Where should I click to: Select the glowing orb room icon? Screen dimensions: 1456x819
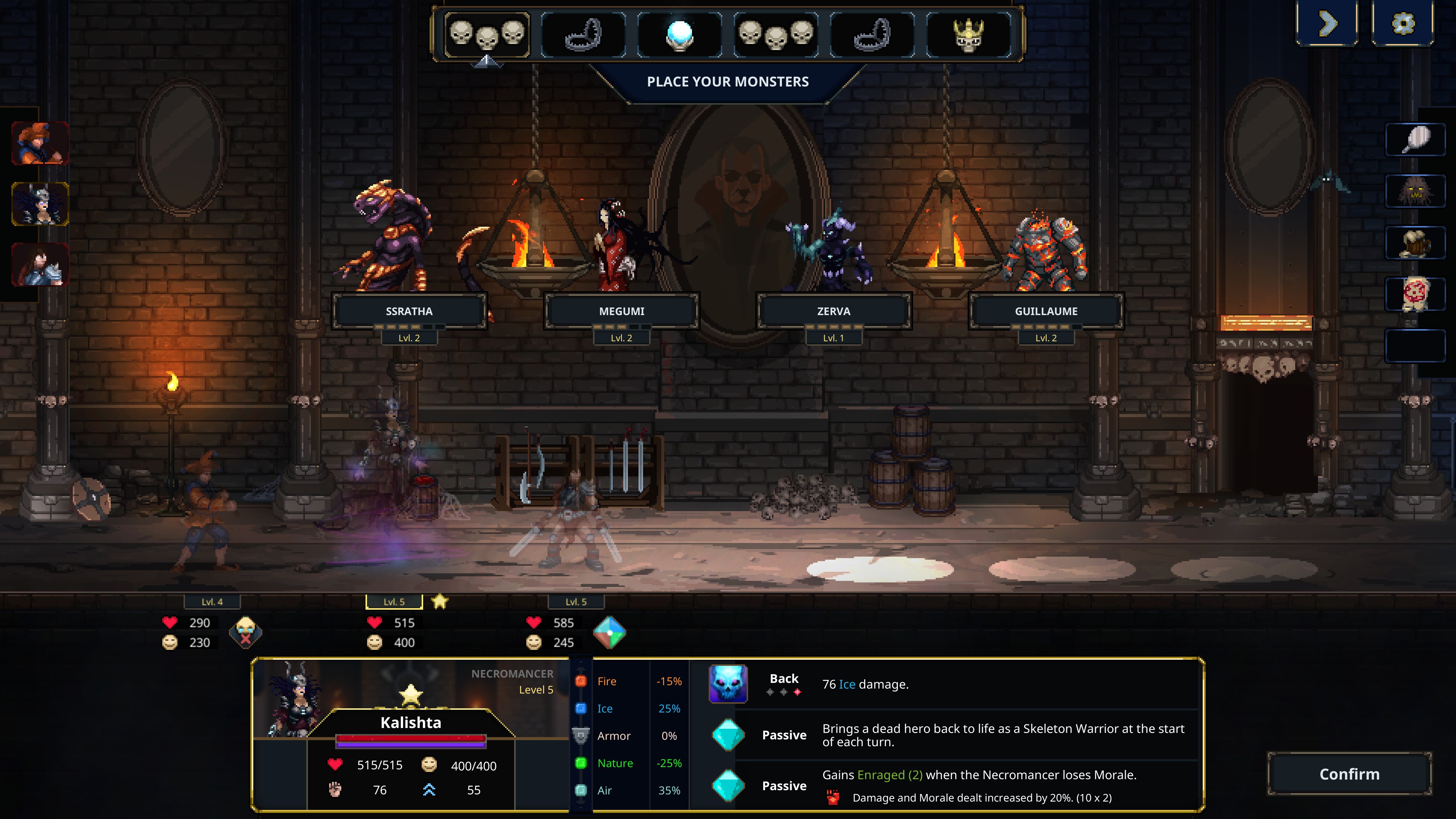click(679, 35)
